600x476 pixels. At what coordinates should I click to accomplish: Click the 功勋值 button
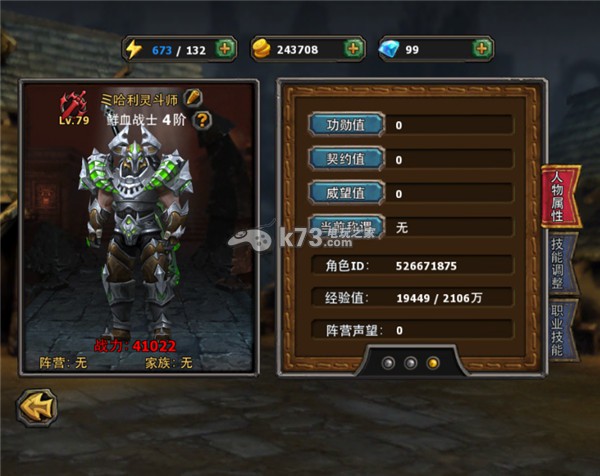[x=347, y=125]
